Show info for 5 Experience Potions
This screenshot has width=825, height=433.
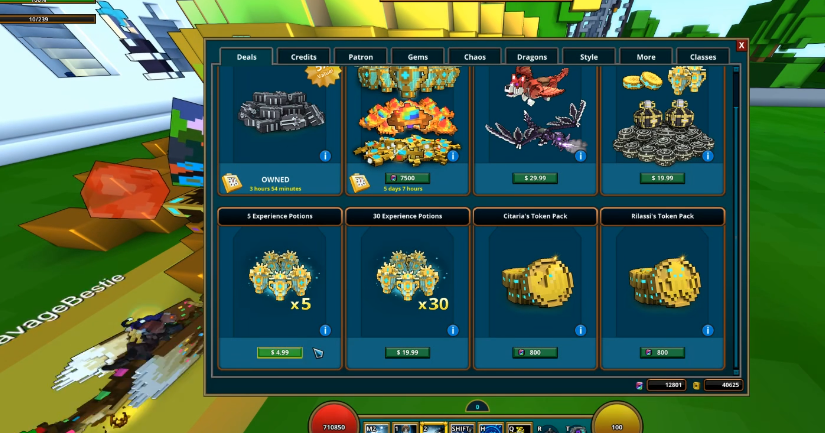pyautogui.click(x=325, y=330)
